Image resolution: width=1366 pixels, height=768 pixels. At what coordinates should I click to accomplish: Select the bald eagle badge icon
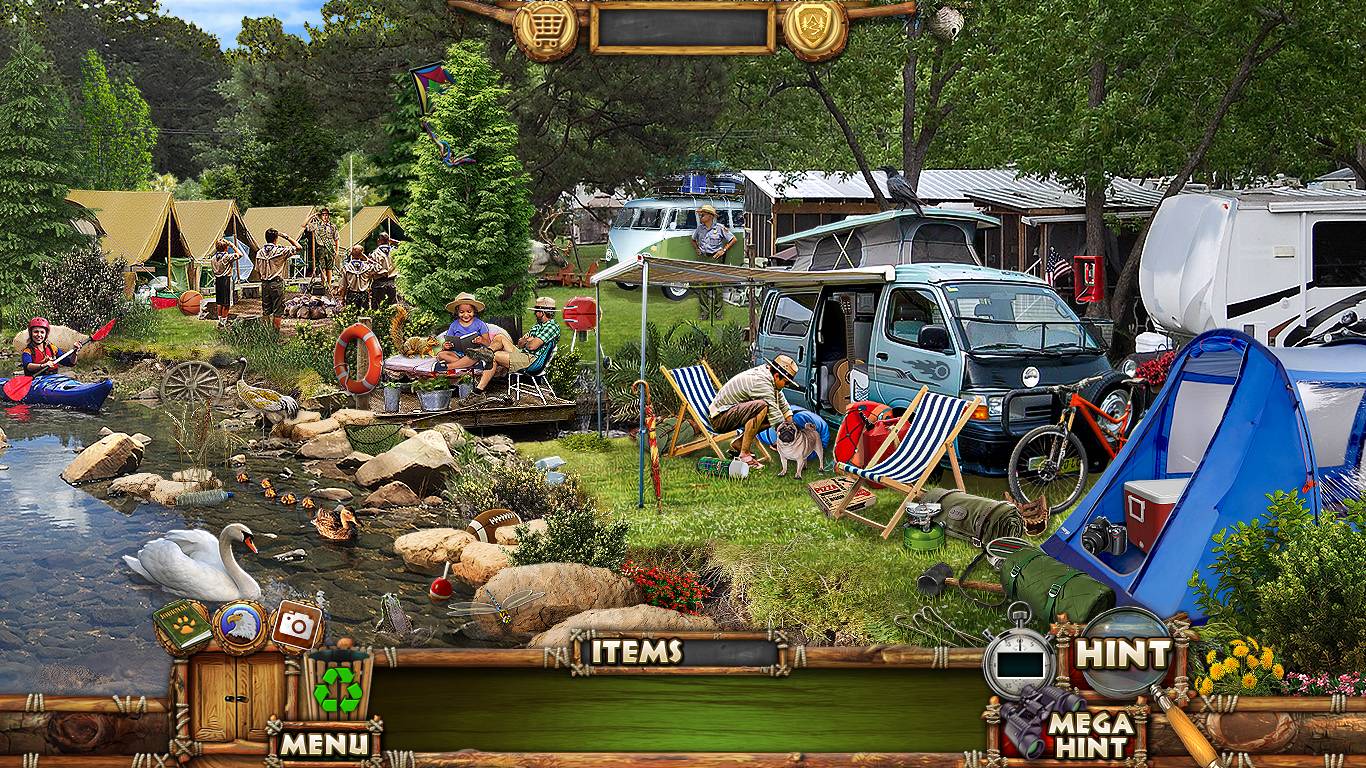(x=240, y=627)
